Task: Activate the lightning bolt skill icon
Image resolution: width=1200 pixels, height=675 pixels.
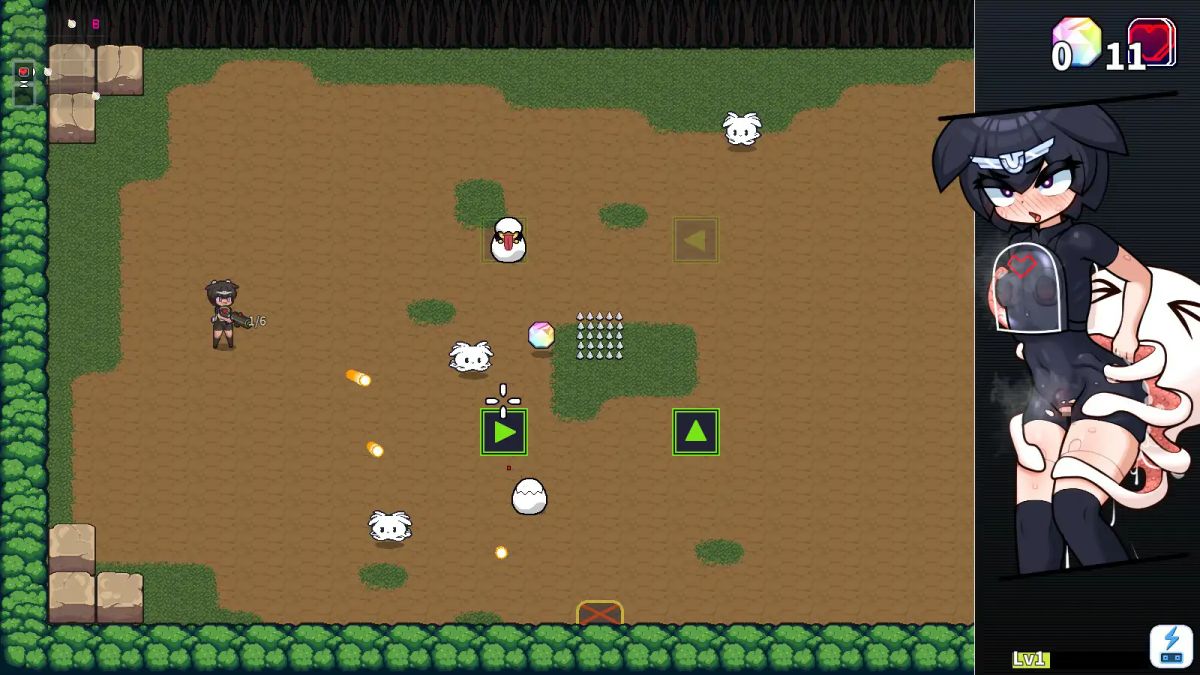Action: coord(1171,645)
